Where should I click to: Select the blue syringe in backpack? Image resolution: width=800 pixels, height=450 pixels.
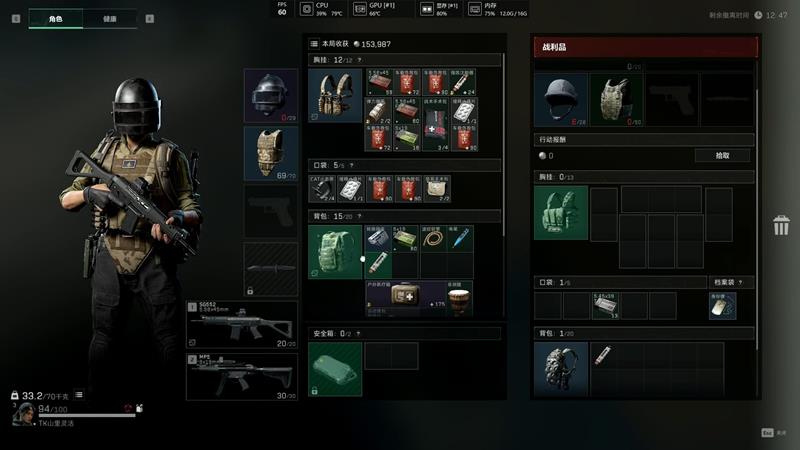[459, 238]
